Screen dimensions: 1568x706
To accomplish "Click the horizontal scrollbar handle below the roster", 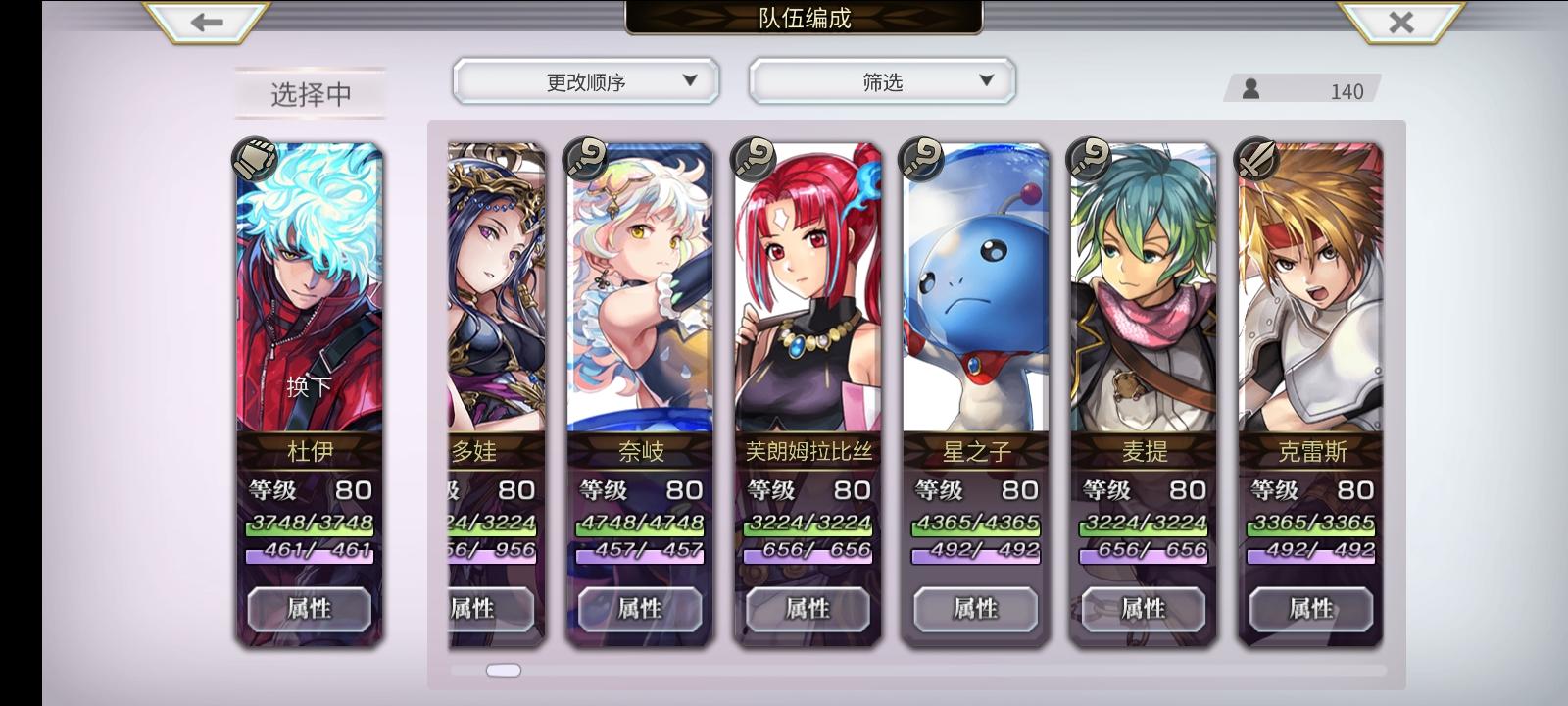I will tap(504, 669).
